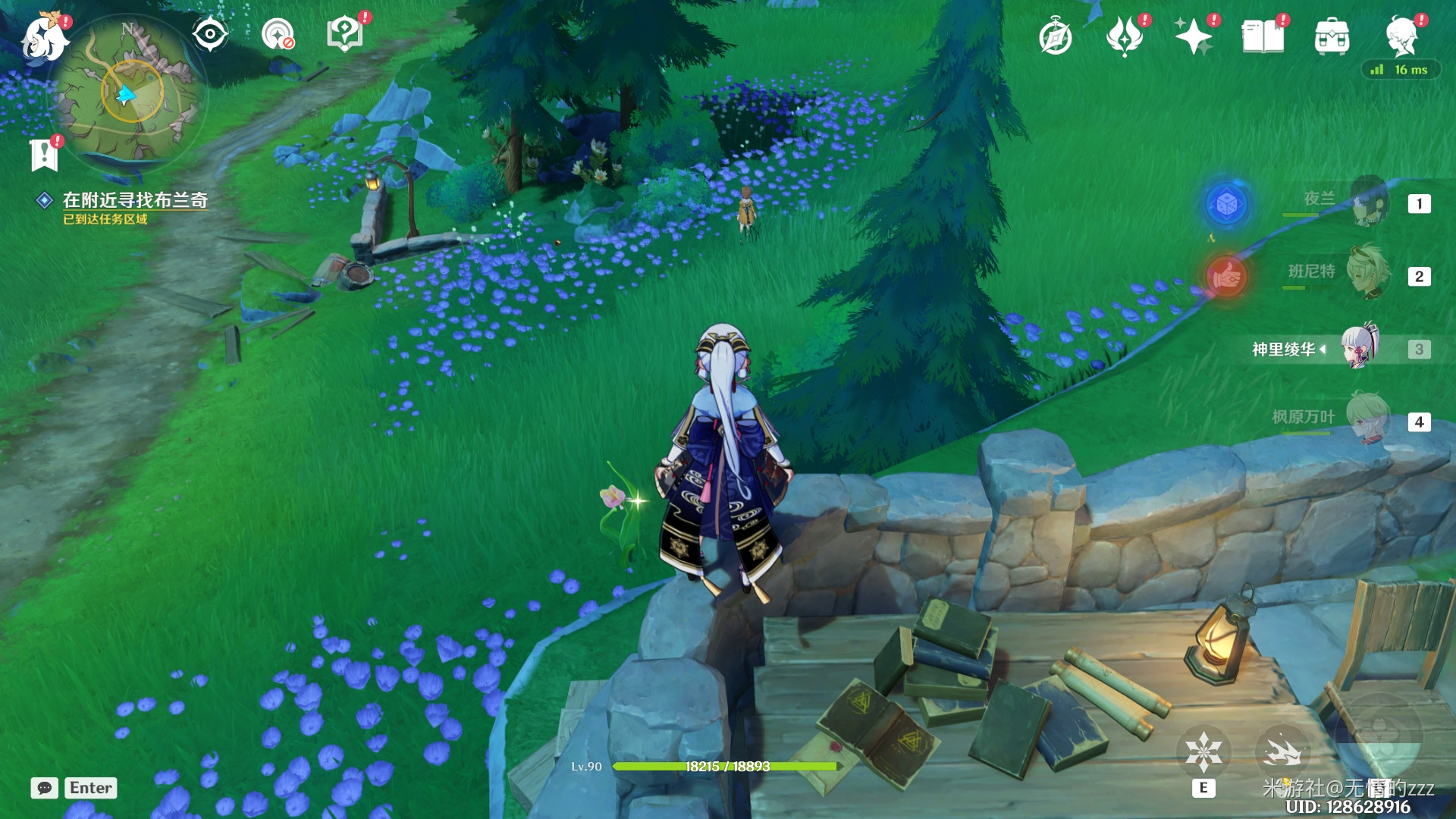
Task: Open the Paimon menu icon
Action: click(x=44, y=38)
